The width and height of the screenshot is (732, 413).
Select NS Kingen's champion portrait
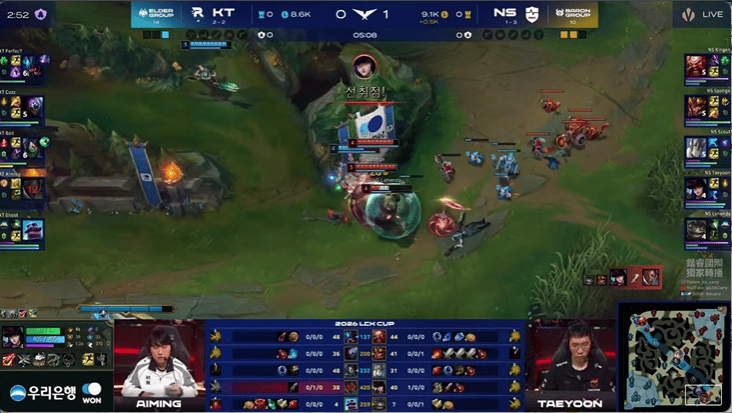[695, 66]
